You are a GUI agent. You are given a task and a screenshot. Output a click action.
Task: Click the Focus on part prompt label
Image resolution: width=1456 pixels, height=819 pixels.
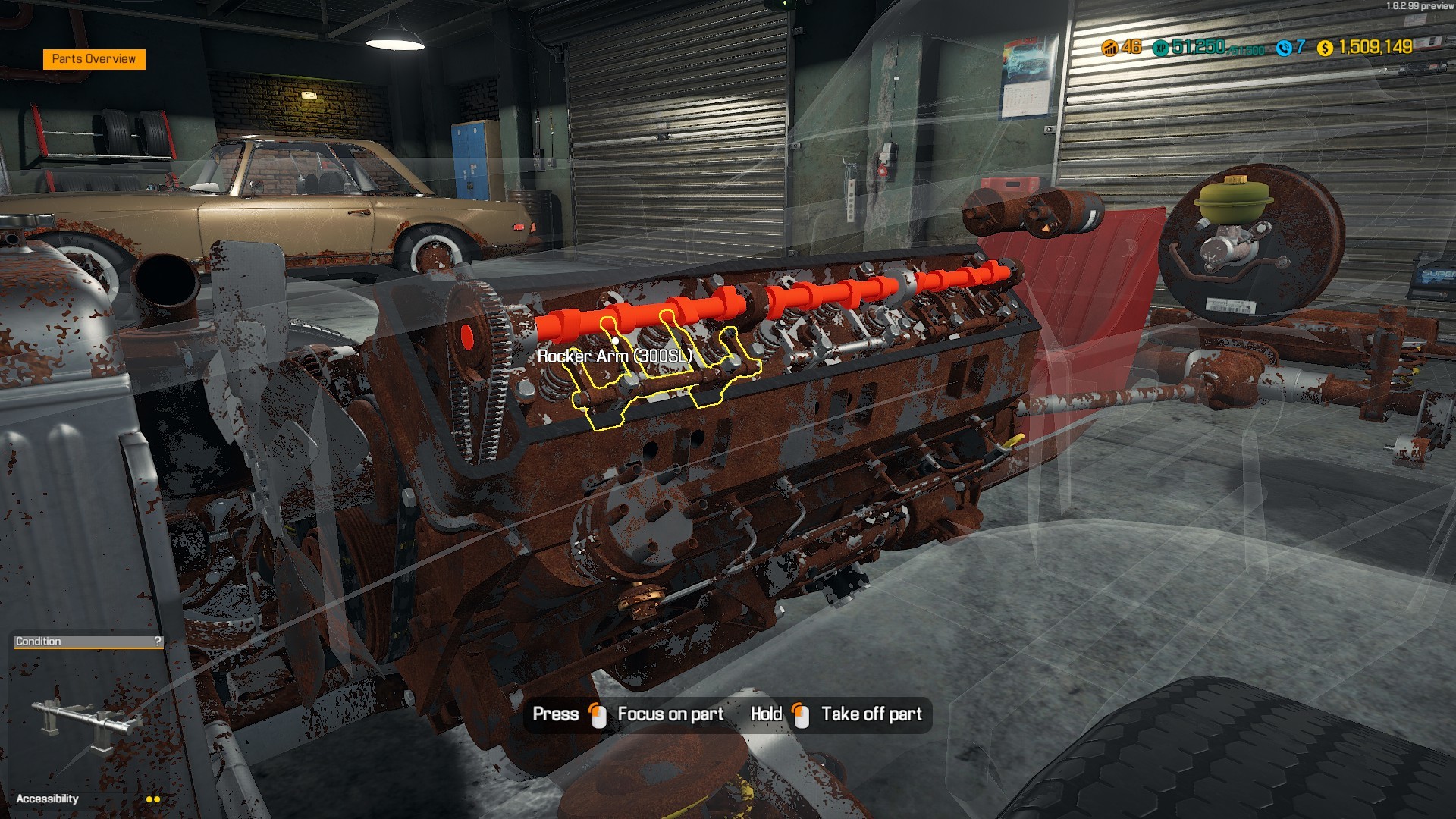click(x=670, y=714)
